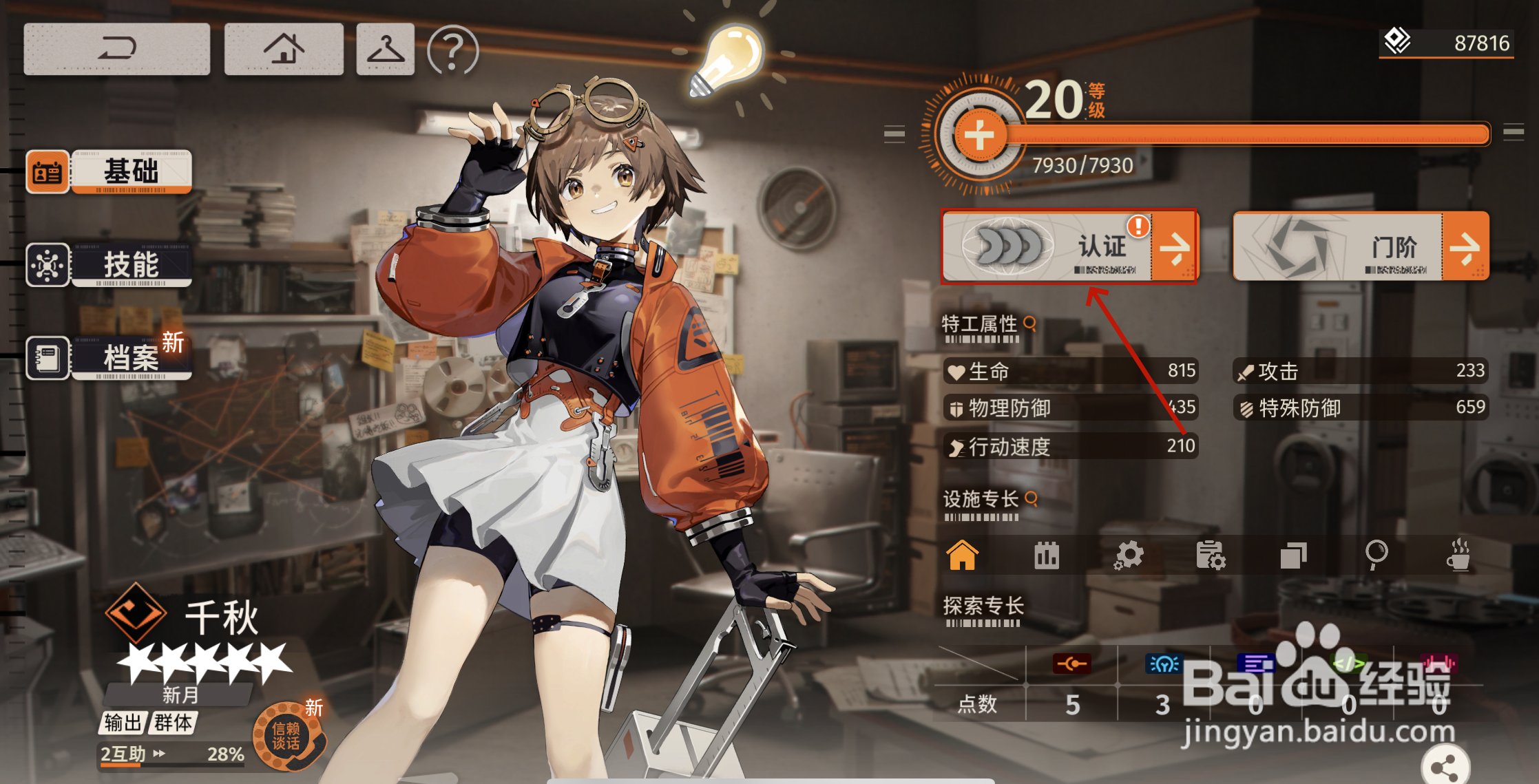
Task: Go back with the return arrow button
Action: tap(117, 49)
